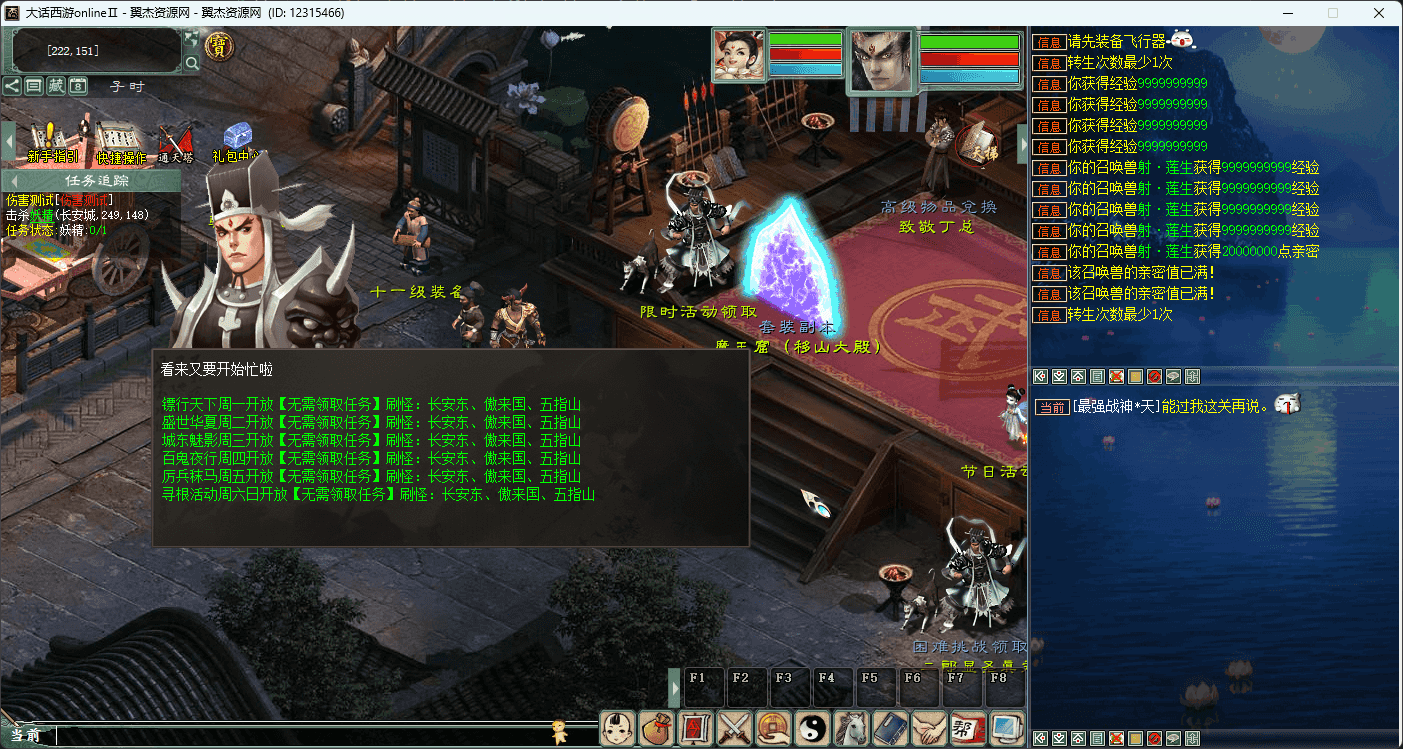This screenshot has height=749, width=1403.
Task: Open the calendar button under the minimap
Action: [x=78, y=86]
